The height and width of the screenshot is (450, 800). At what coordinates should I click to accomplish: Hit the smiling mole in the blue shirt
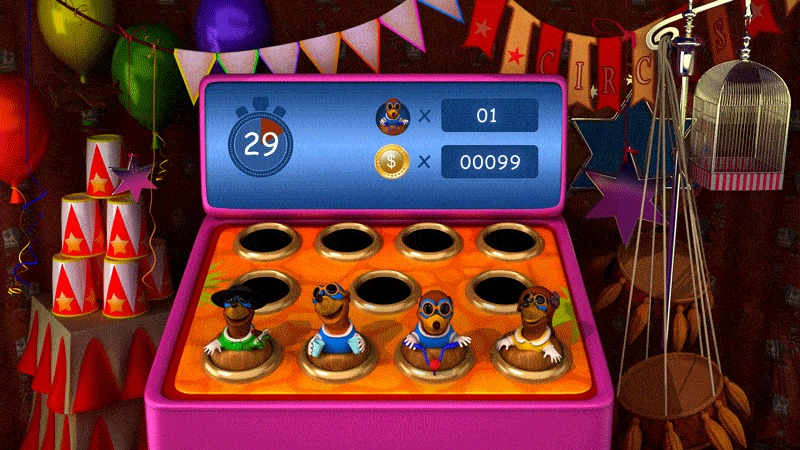(333, 318)
